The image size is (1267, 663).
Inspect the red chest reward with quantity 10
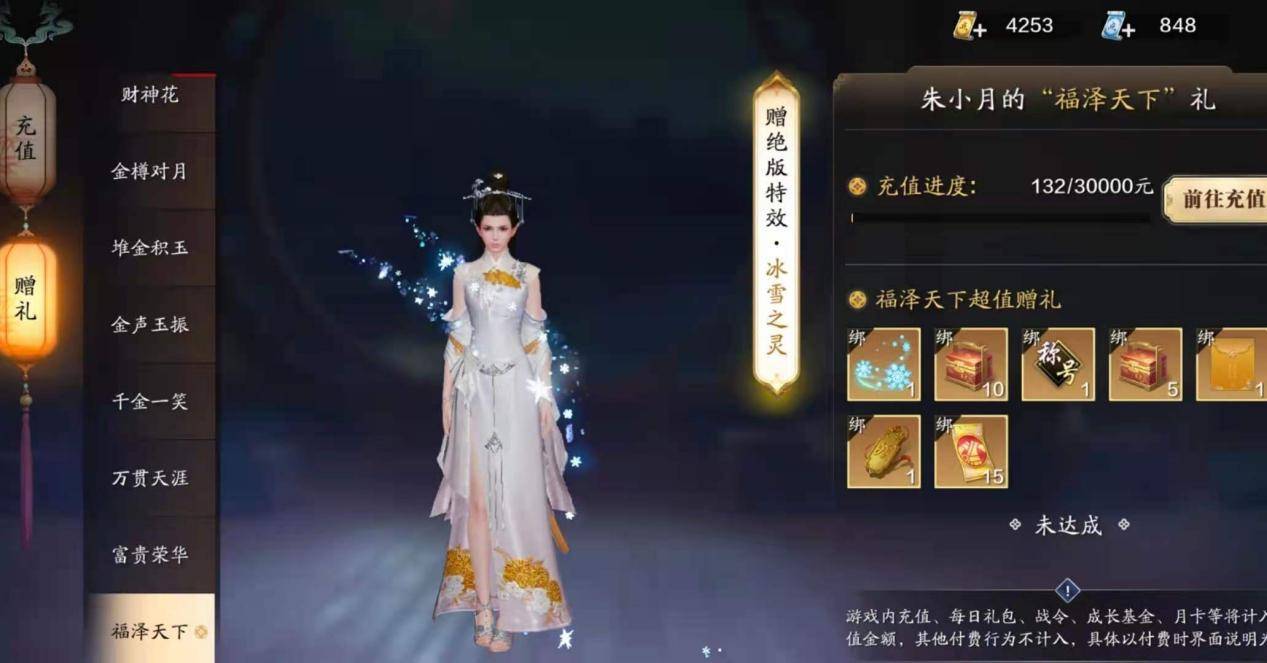pos(970,364)
